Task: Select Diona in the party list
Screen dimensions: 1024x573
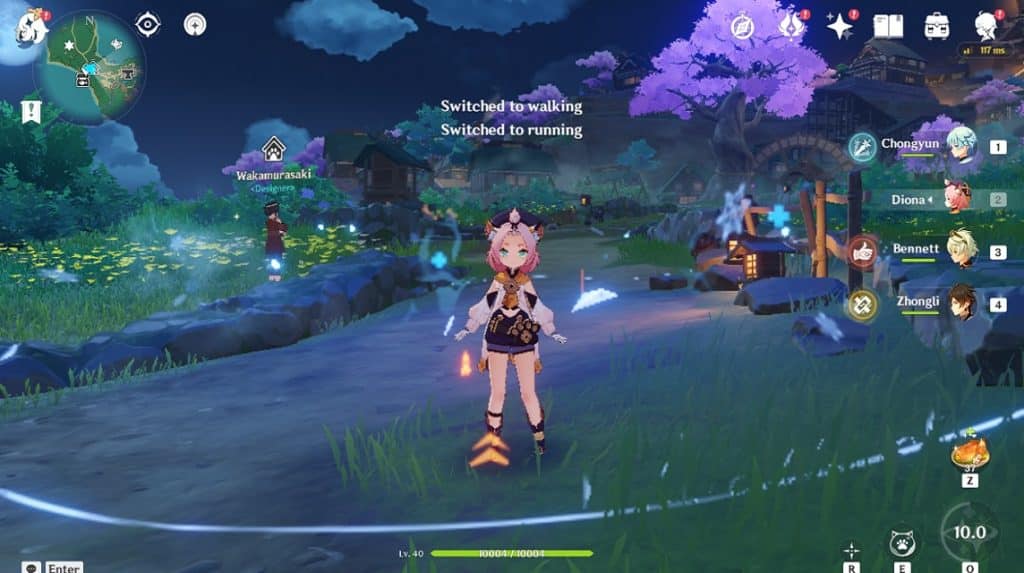Action: point(957,199)
